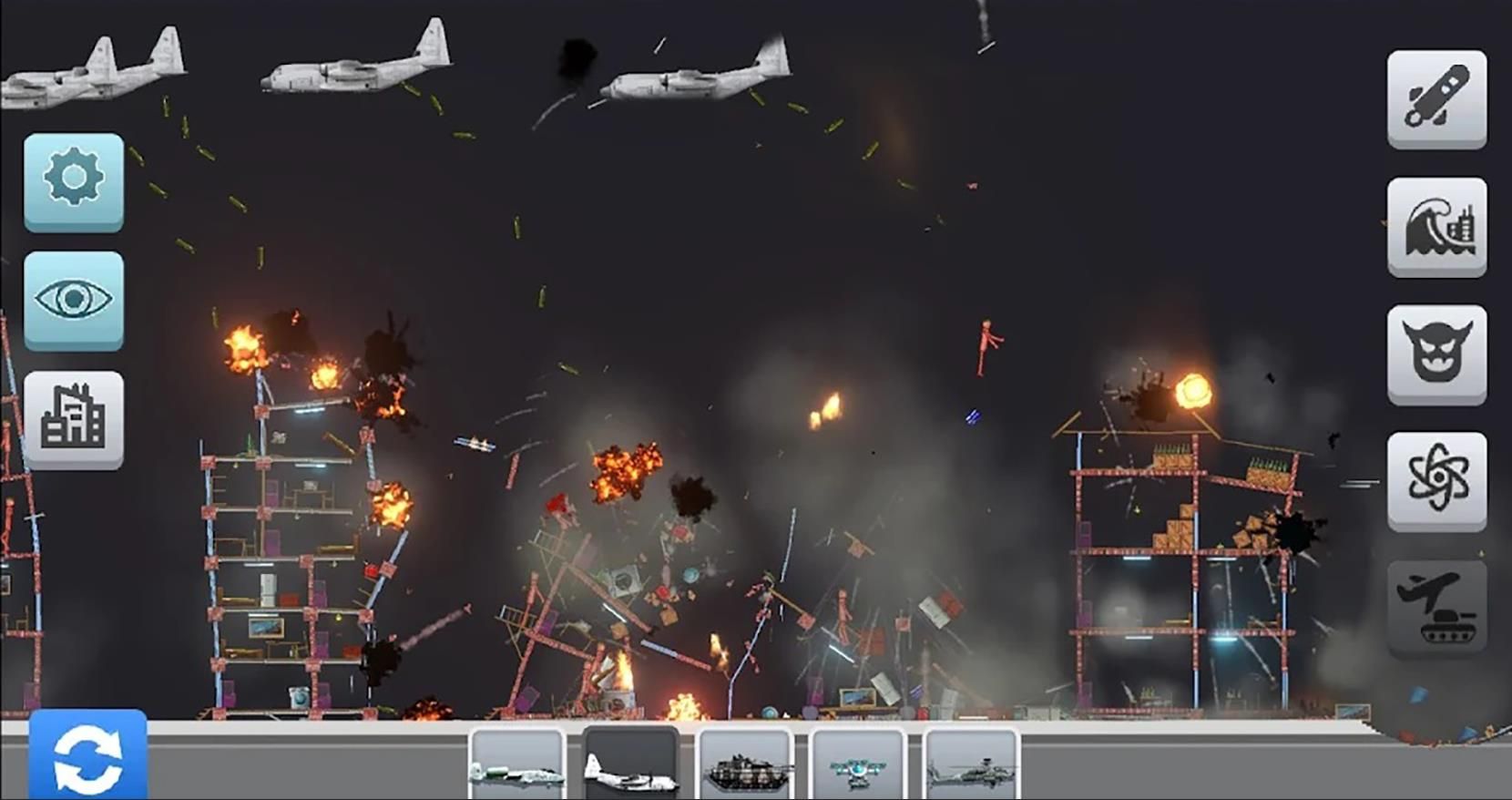The height and width of the screenshot is (800, 1512).
Task: Choose the attack helicopter slot
Action: (x=971, y=765)
